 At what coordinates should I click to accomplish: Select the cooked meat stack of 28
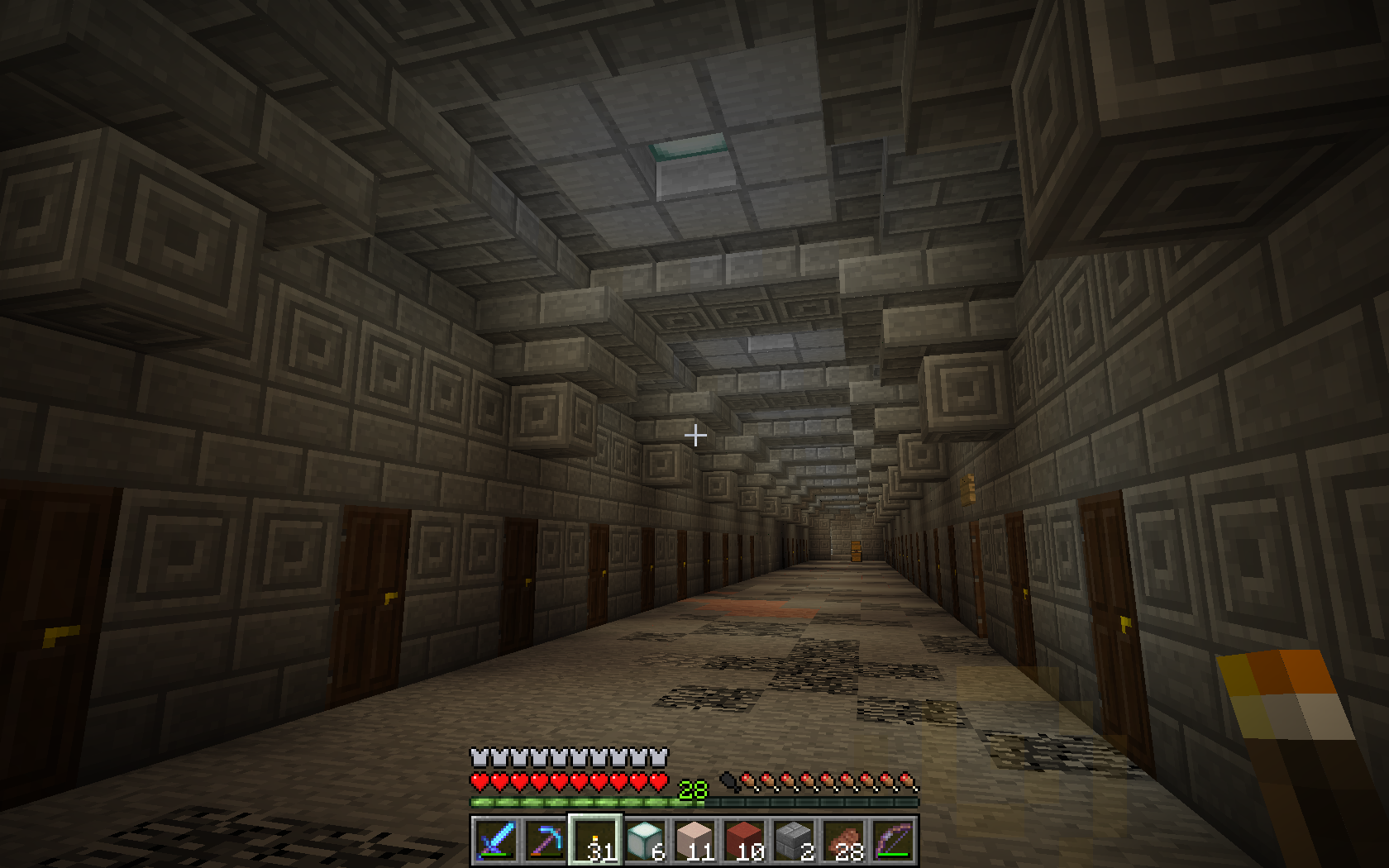843,841
